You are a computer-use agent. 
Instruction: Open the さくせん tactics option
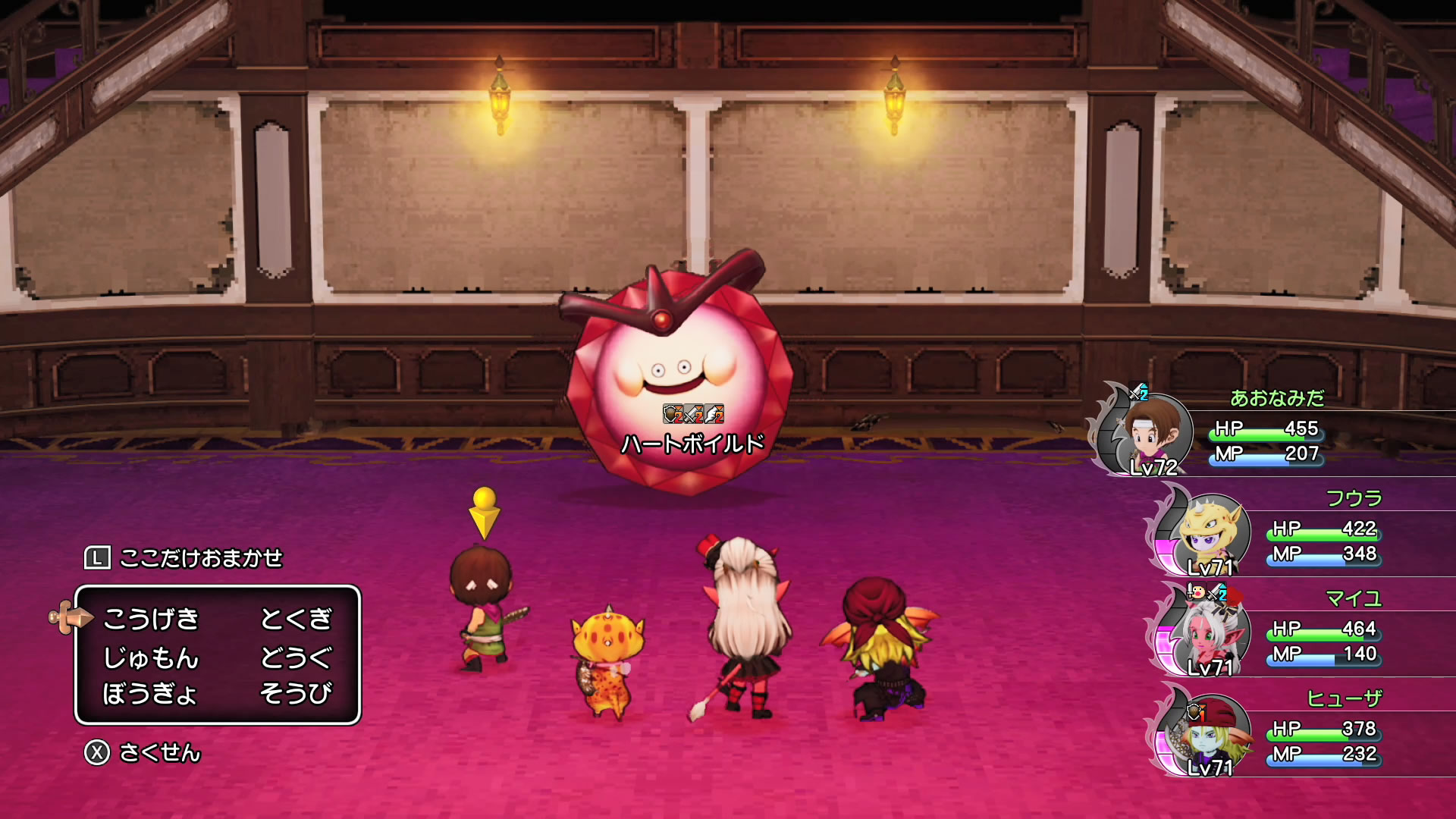click(x=159, y=752)
